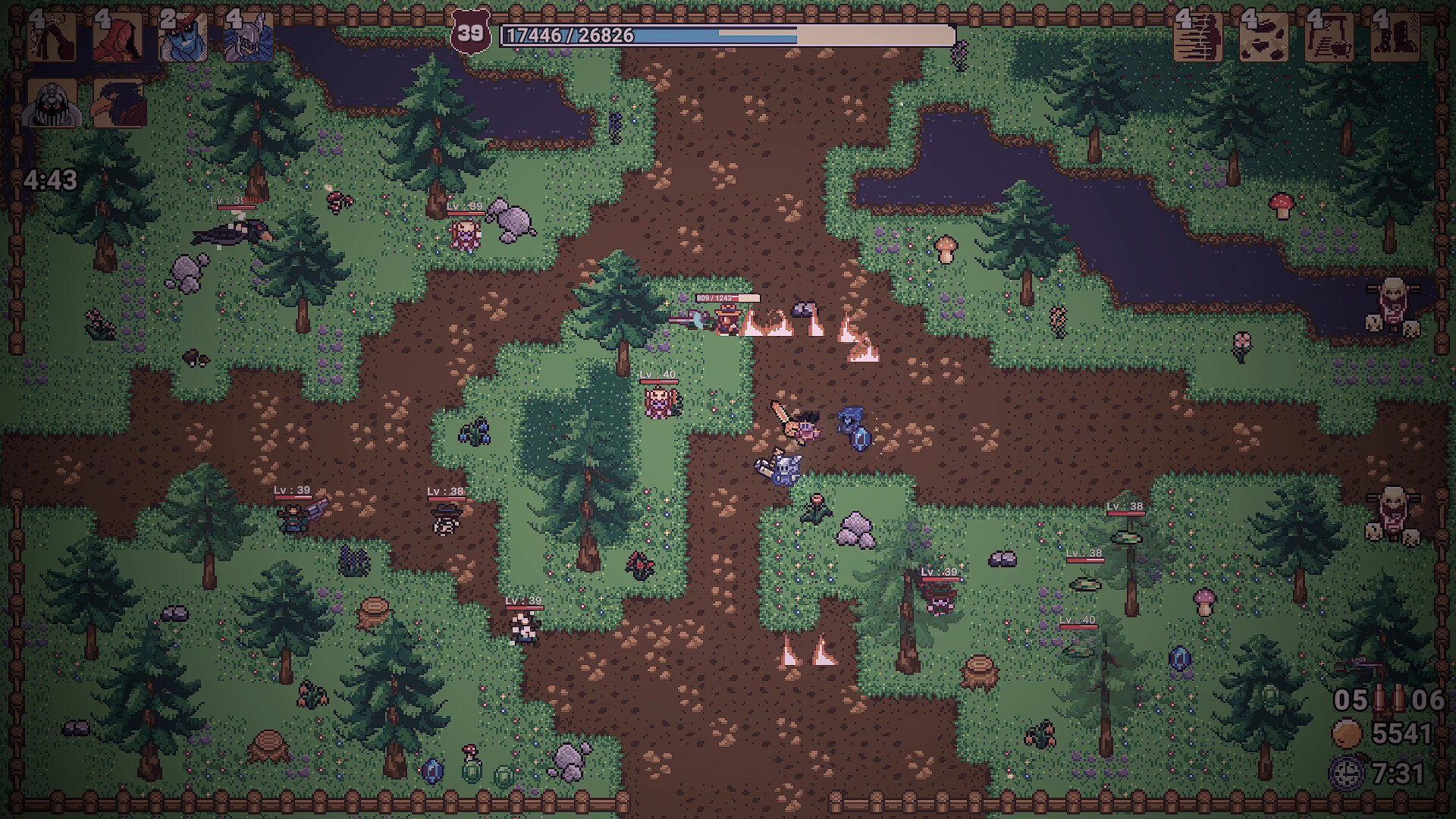Click the stopwatch clock icon

pos(1348,773)
